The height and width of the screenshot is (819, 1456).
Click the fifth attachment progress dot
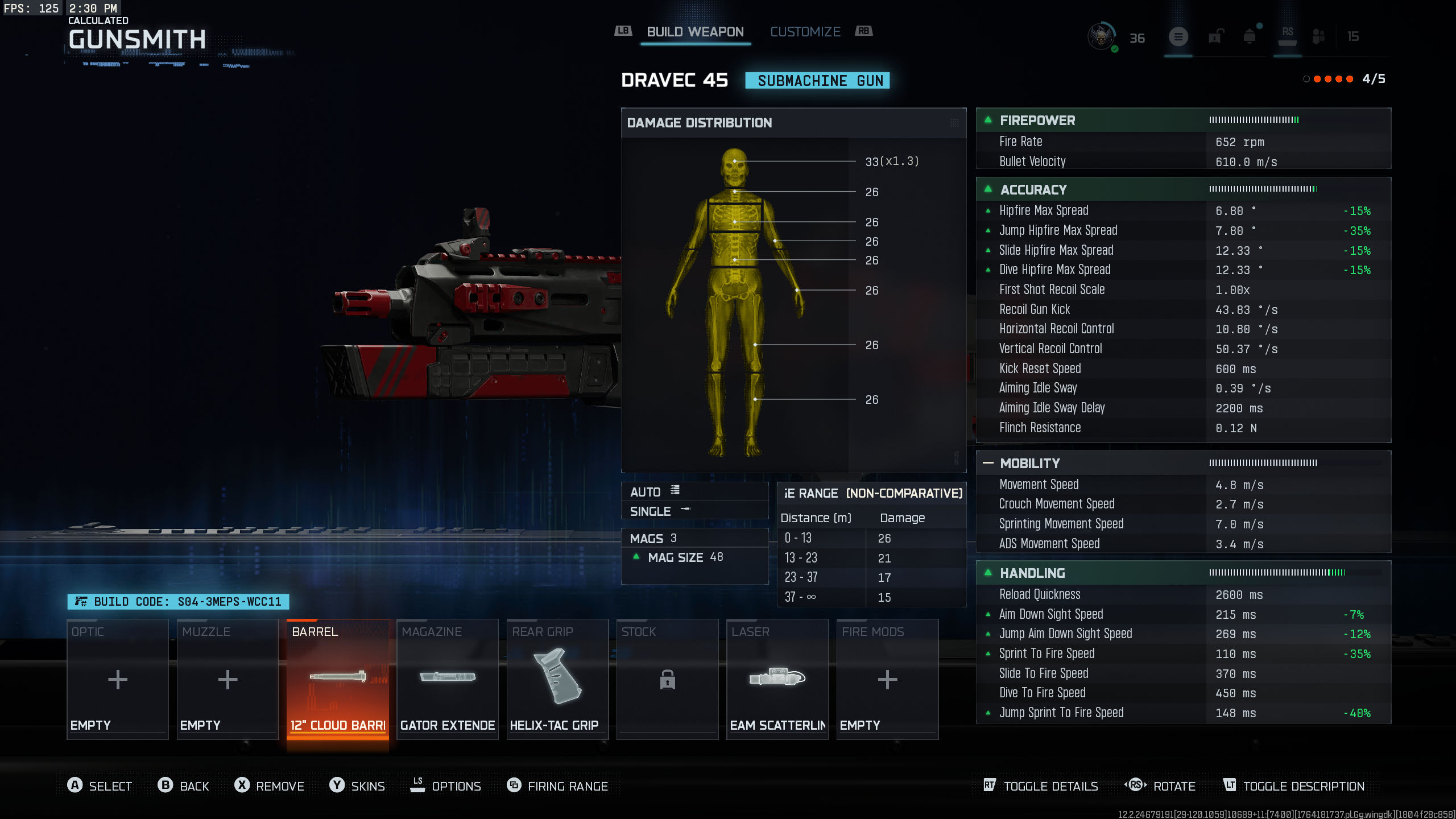click(x=1349, y=80)
